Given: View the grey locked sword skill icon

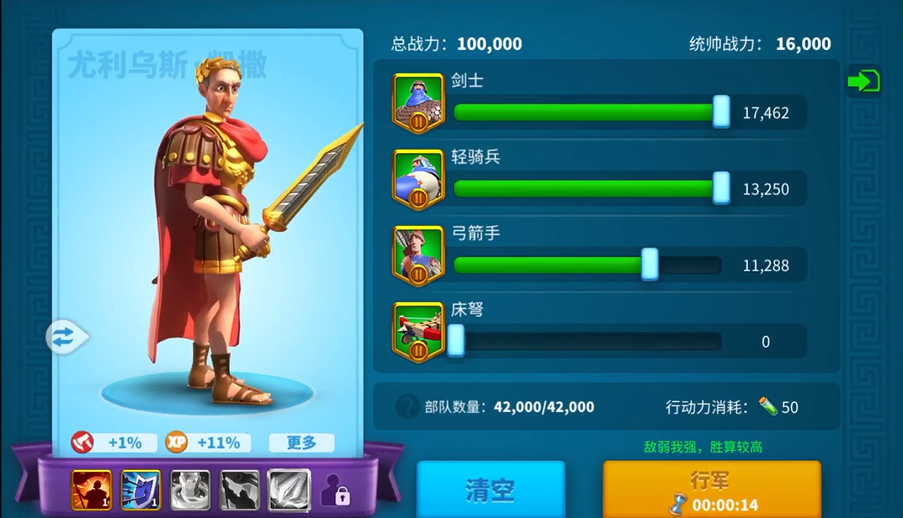Looking at the screenshot, I should tap(289, 490).
